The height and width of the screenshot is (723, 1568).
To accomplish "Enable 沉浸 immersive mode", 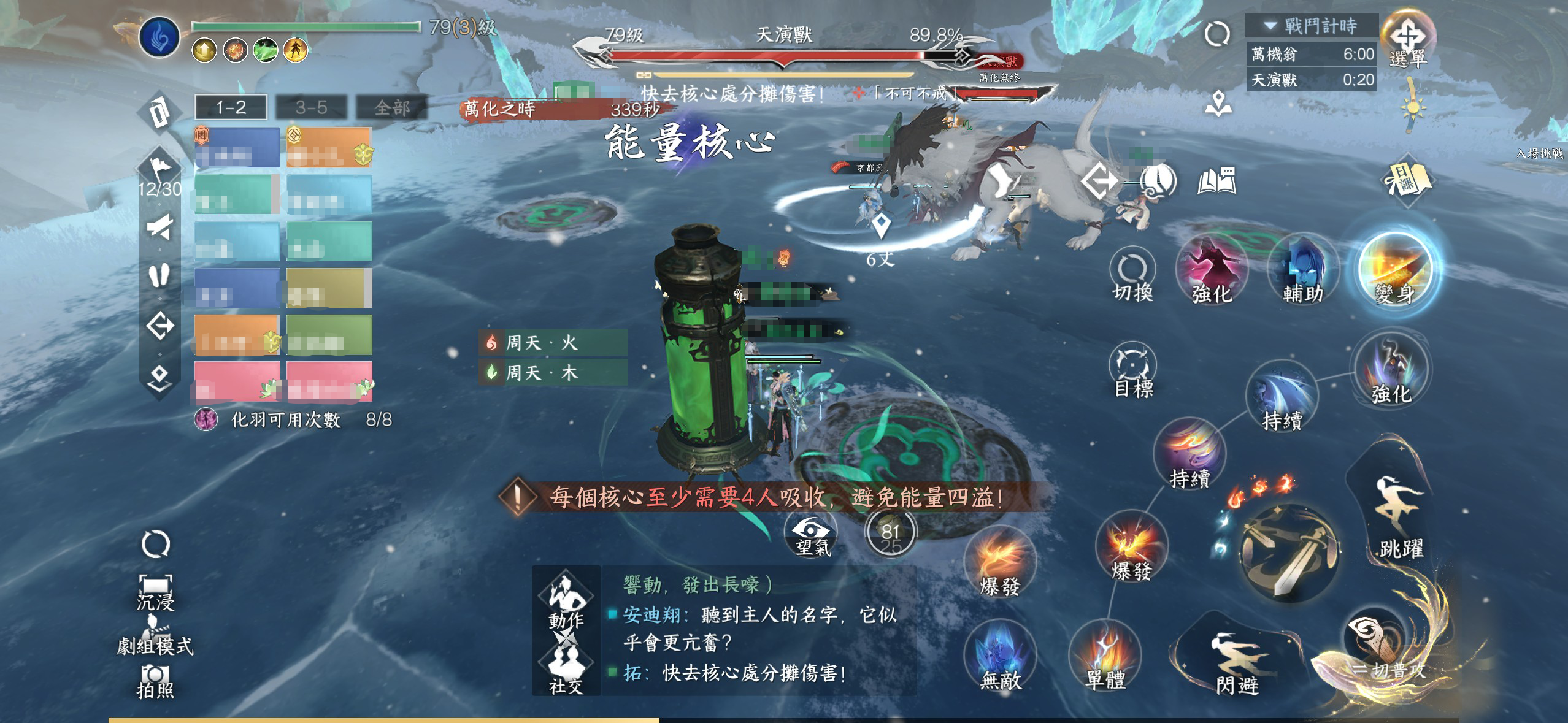I will point(155,592).
